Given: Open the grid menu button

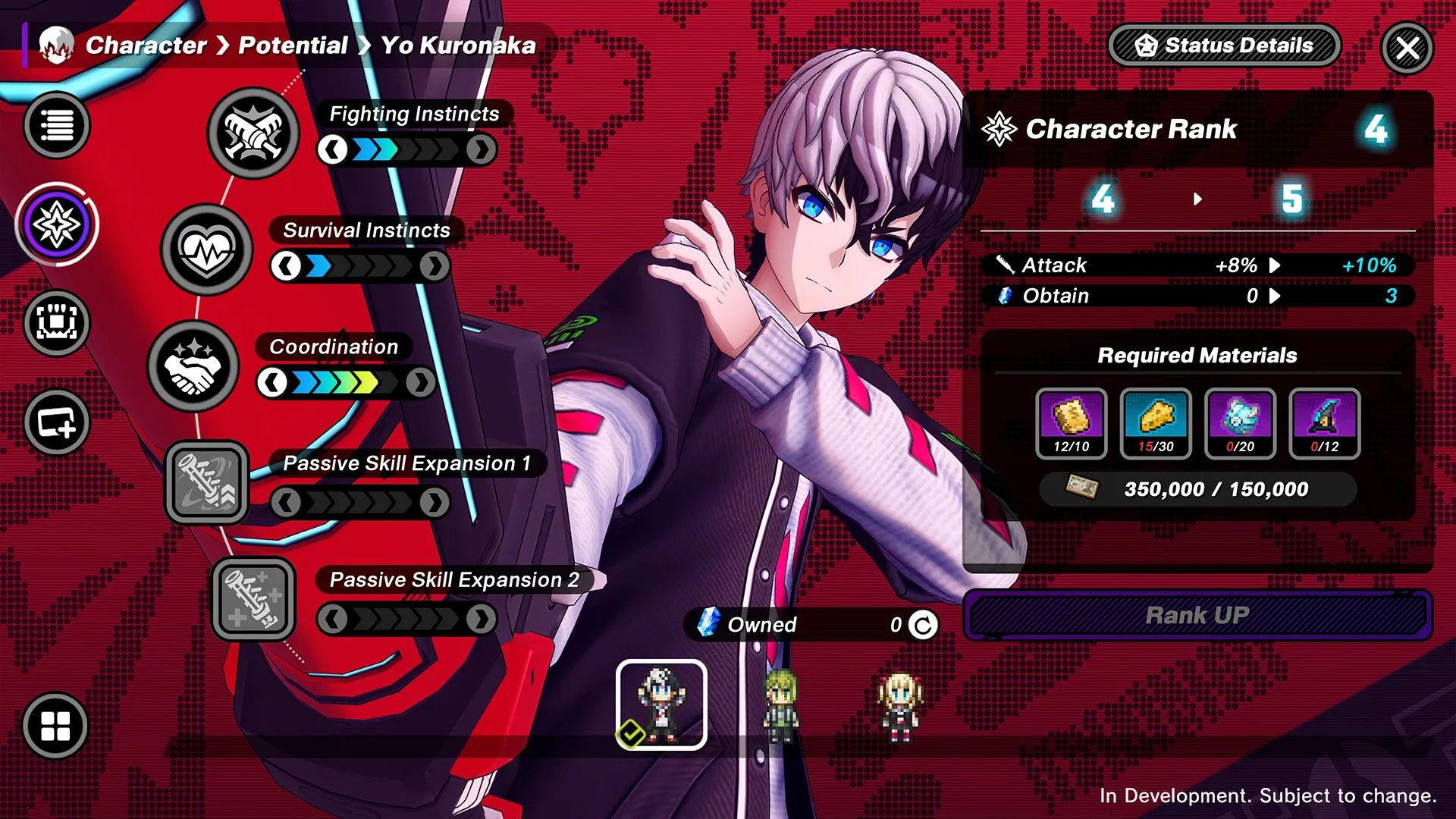Looking at the screenshot, I should tap(55, 726).
